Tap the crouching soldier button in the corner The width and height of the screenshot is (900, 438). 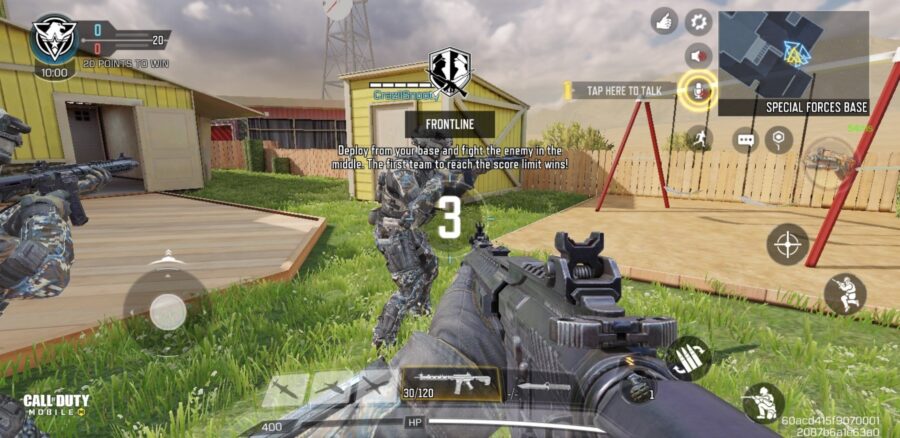763,403
